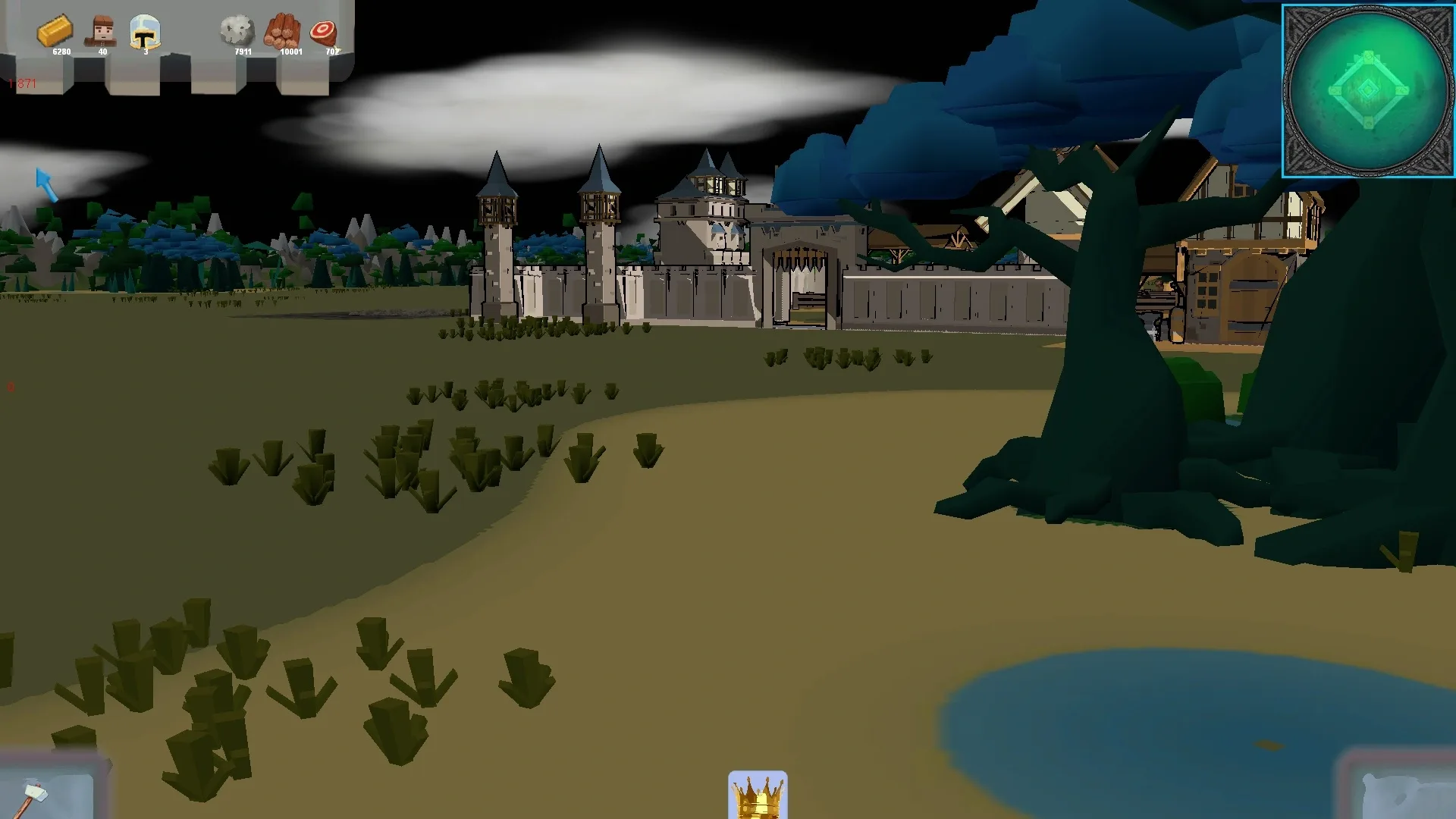1456x819 pixels.
Task: Select the gold counter showing 6280
Action: pos(61,52)
